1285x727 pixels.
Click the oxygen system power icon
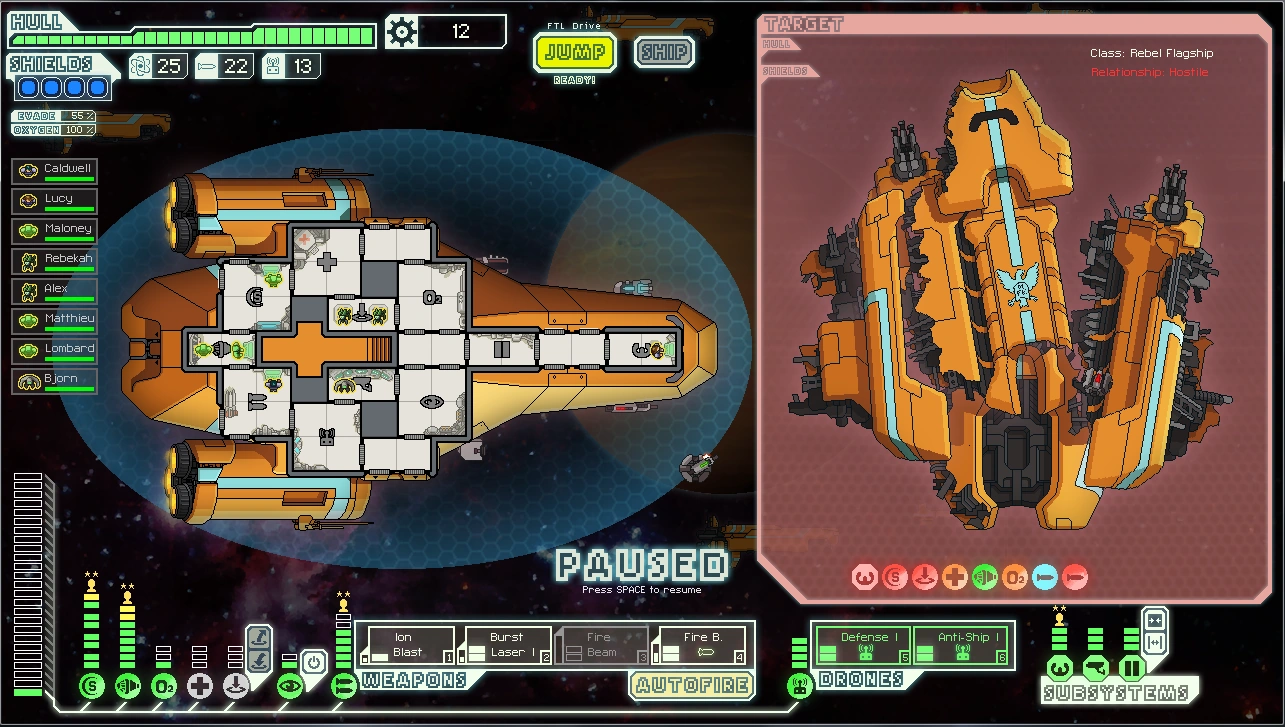pos(164,686)
